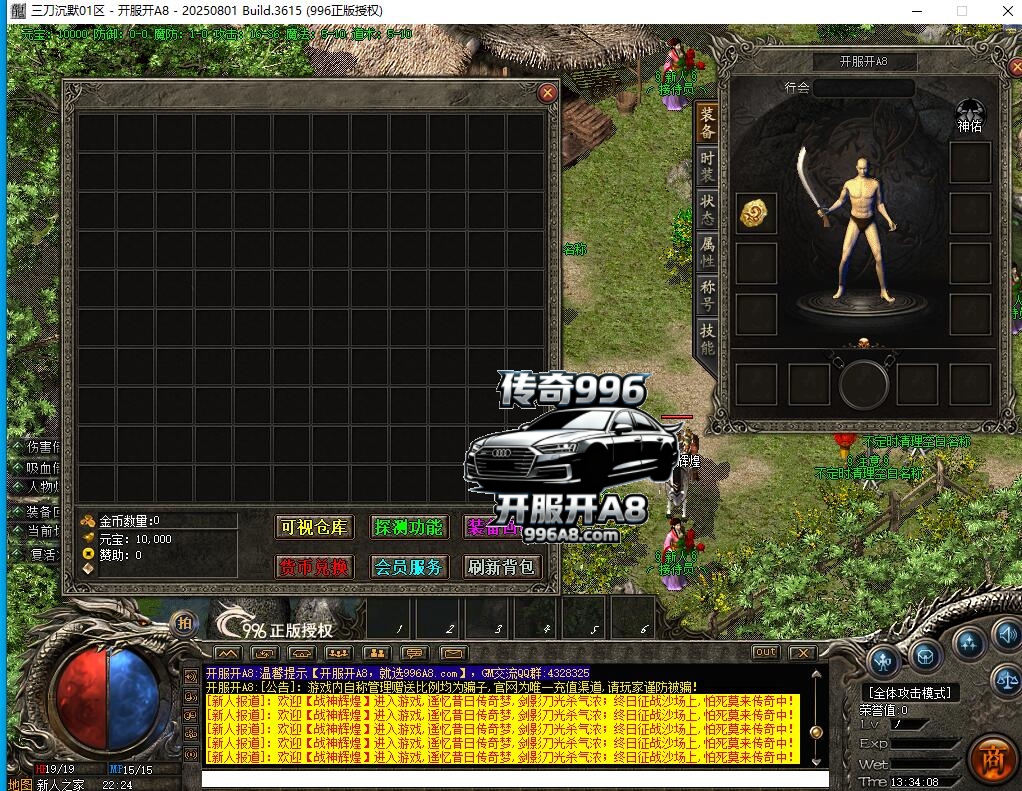
Task: Show the 称号 titles tab
Action: (x=707, y=295)
